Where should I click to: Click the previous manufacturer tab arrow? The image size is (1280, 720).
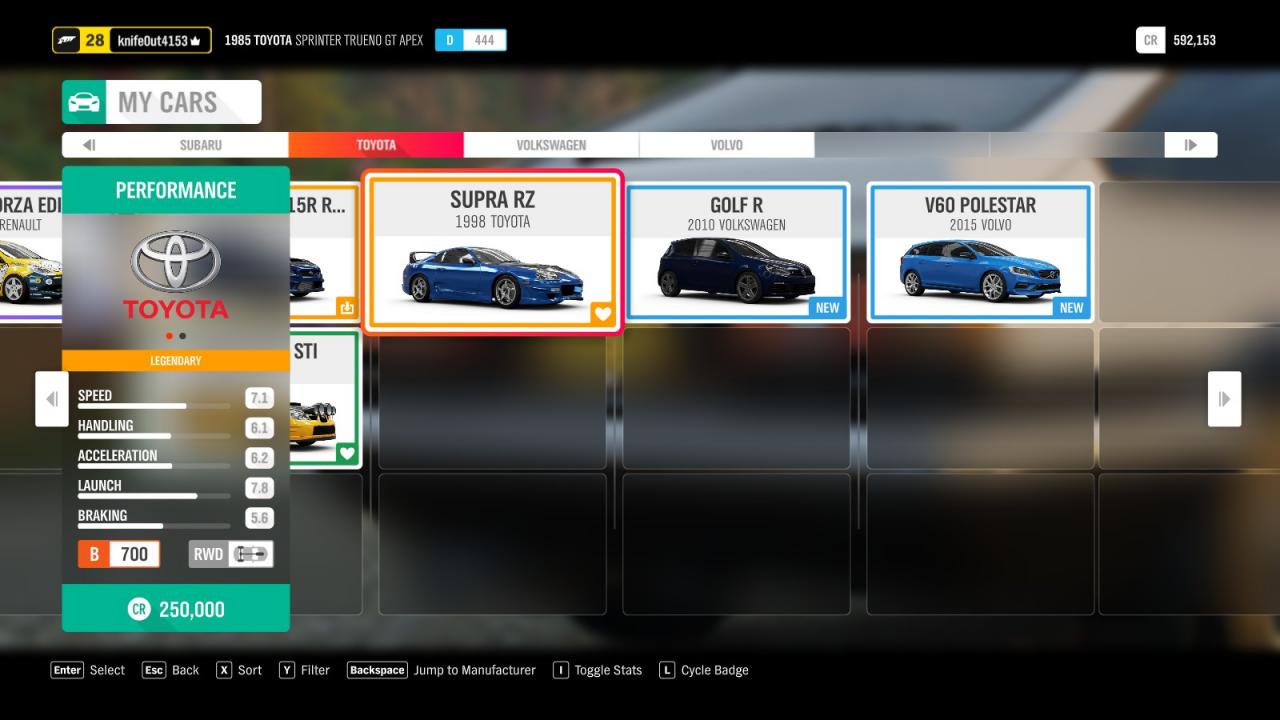tap(88, 145)
